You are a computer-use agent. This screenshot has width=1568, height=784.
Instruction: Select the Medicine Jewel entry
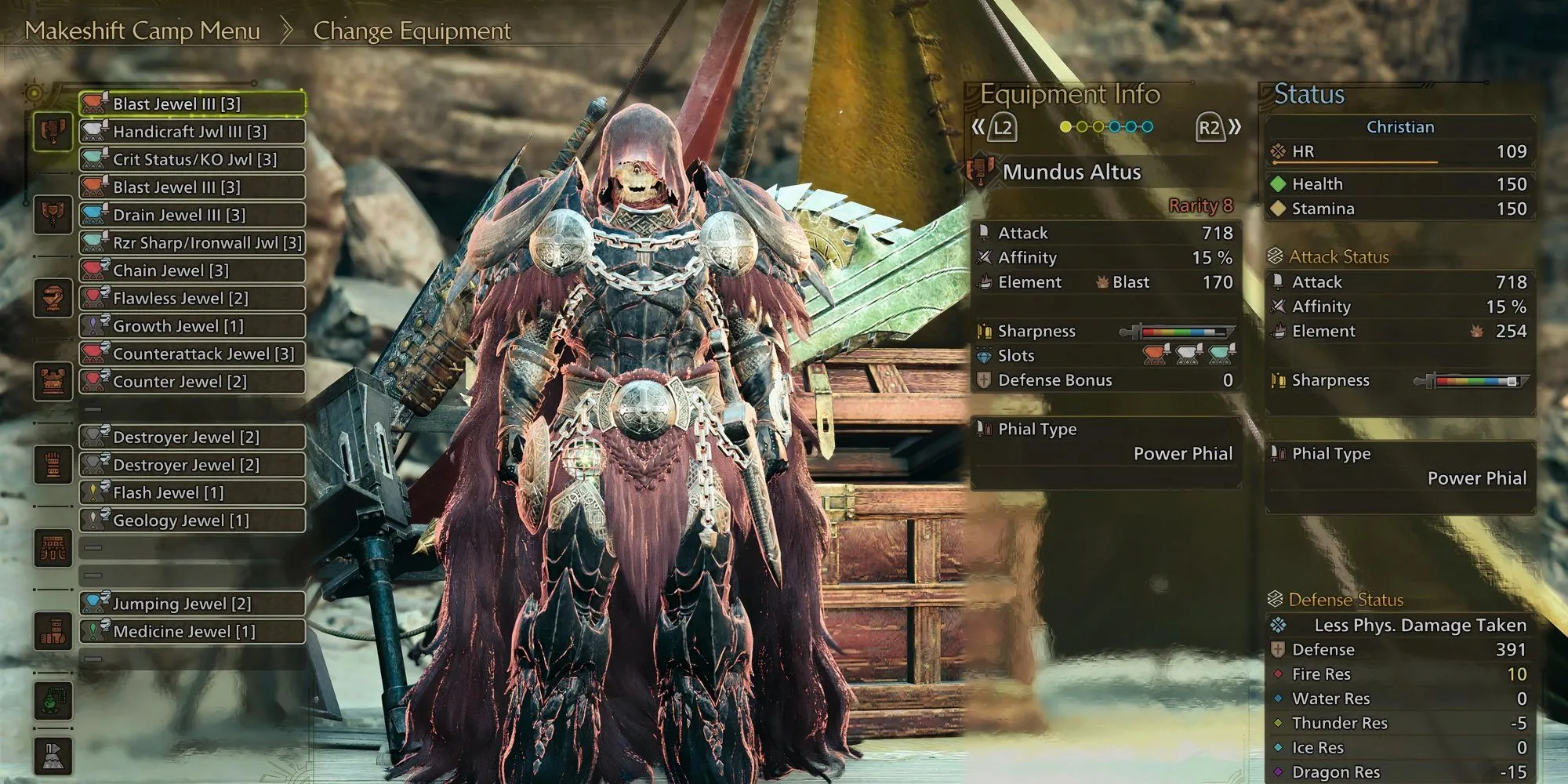pos(192,631)
